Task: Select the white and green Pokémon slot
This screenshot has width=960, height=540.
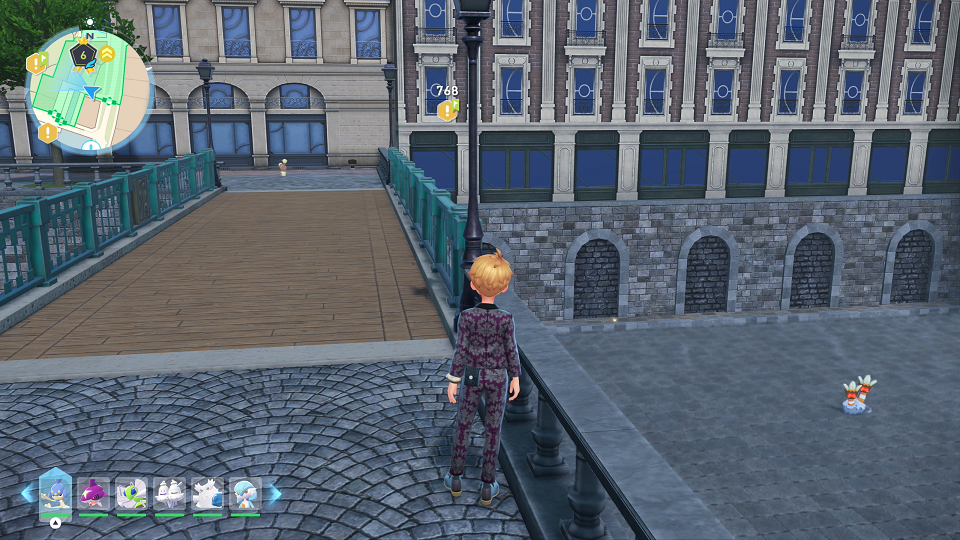Action: click(x=132, y=494)
